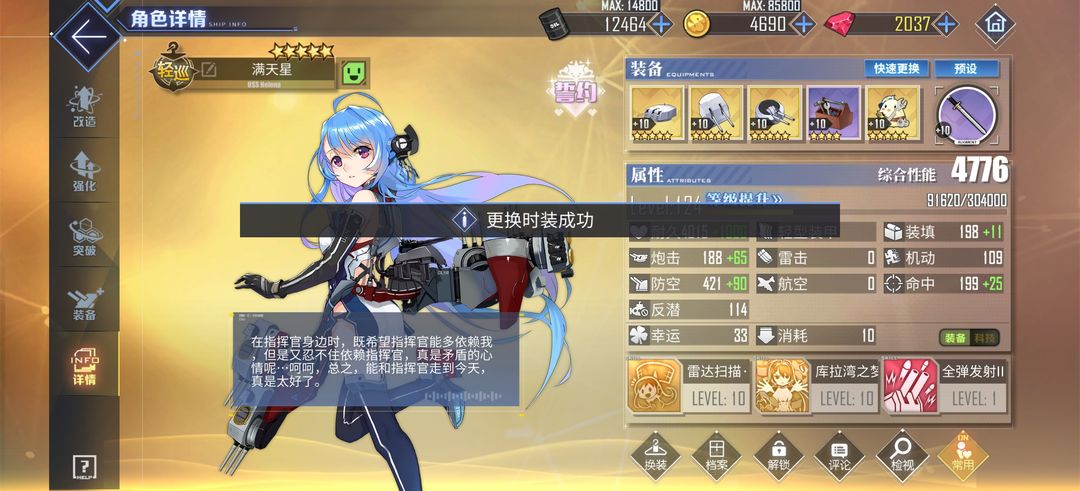
Task: Open the 评论 comments button
Action: click(x=840, y=456)
